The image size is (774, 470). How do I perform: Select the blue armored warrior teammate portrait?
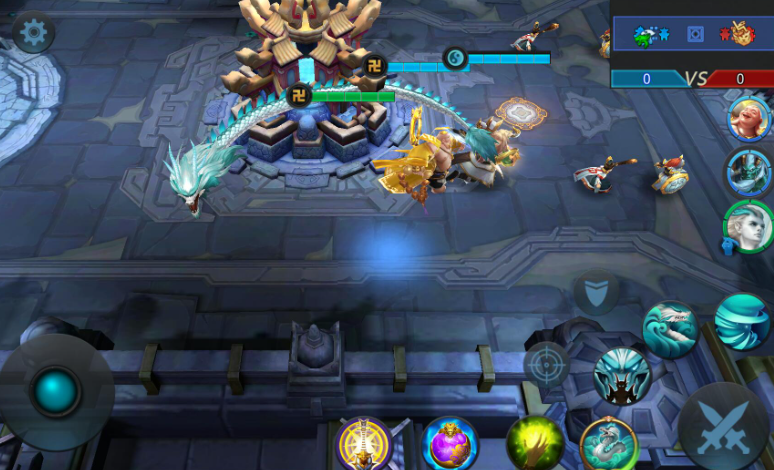point(748,172)
